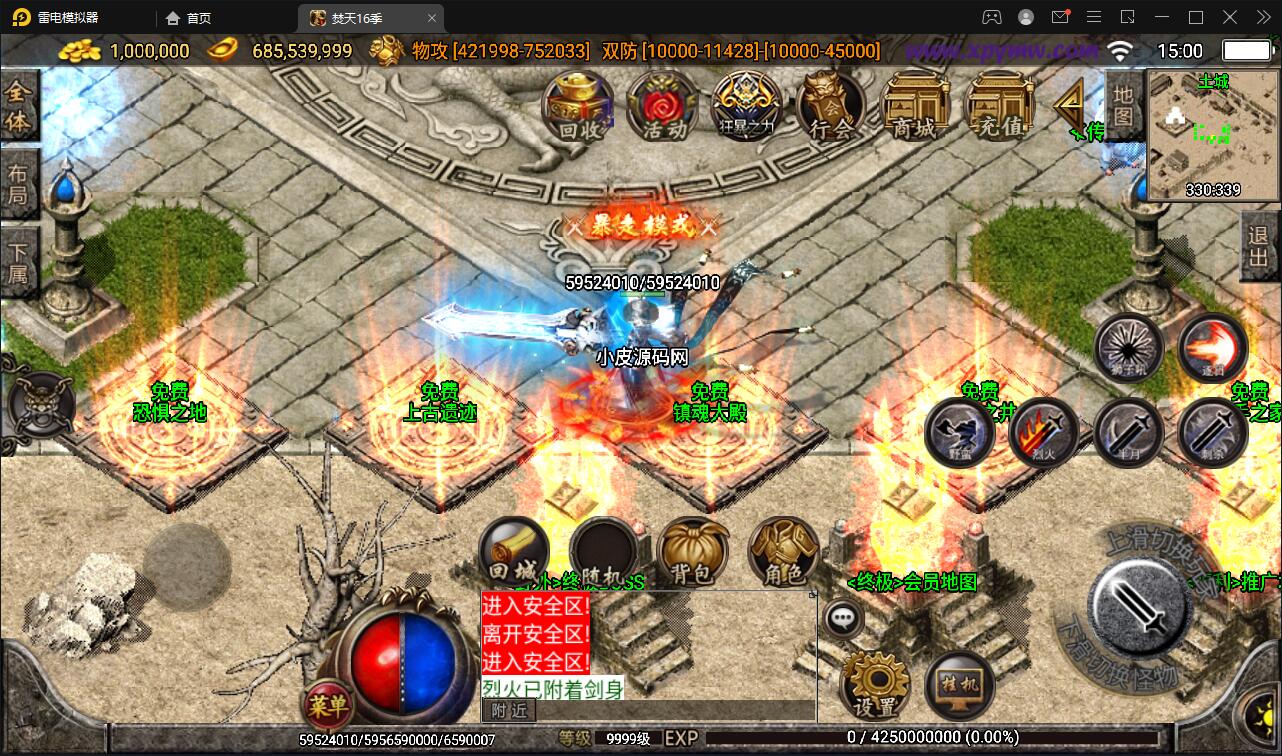
Task: Use the 回城 return scroll
Action: coord(513,553)
